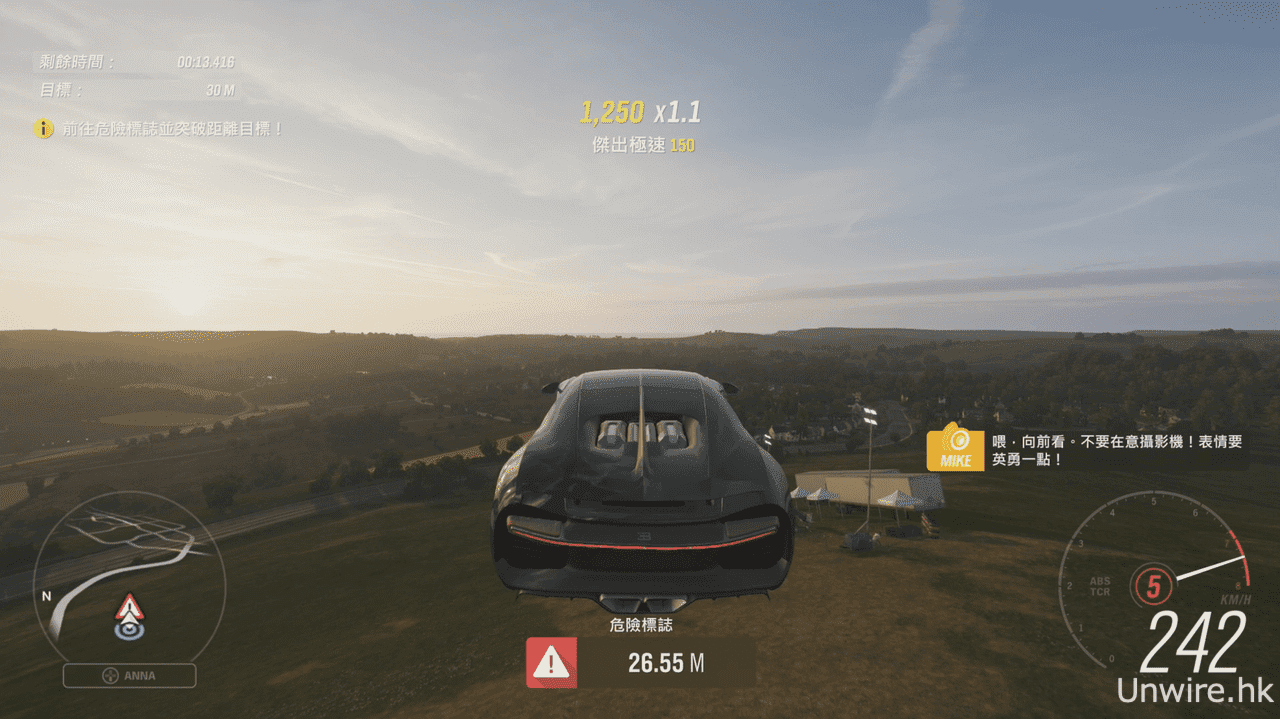The height and width of the screenshot is (719, 1280).
Task: Click the red danger sign warning icon
Action: (551, 663)
